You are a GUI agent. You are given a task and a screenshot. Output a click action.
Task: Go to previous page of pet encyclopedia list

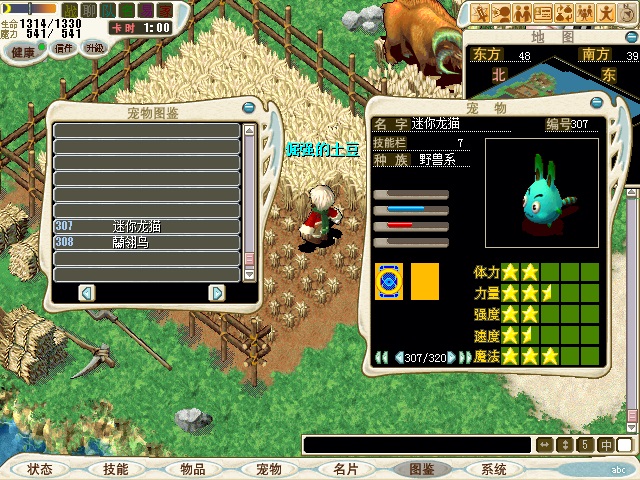tap(86, 292)
